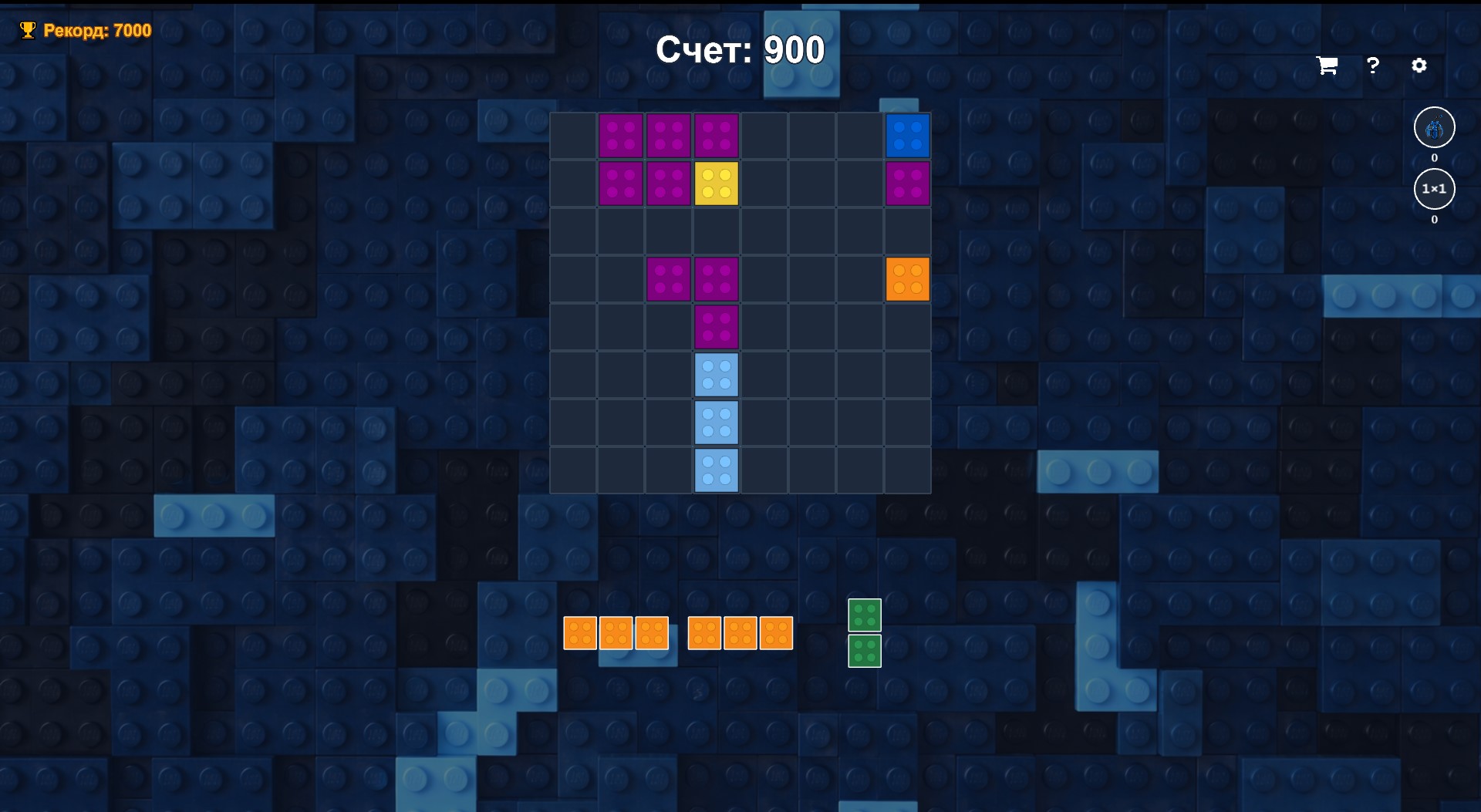Click the trophy record icon

tap(28, 30)
